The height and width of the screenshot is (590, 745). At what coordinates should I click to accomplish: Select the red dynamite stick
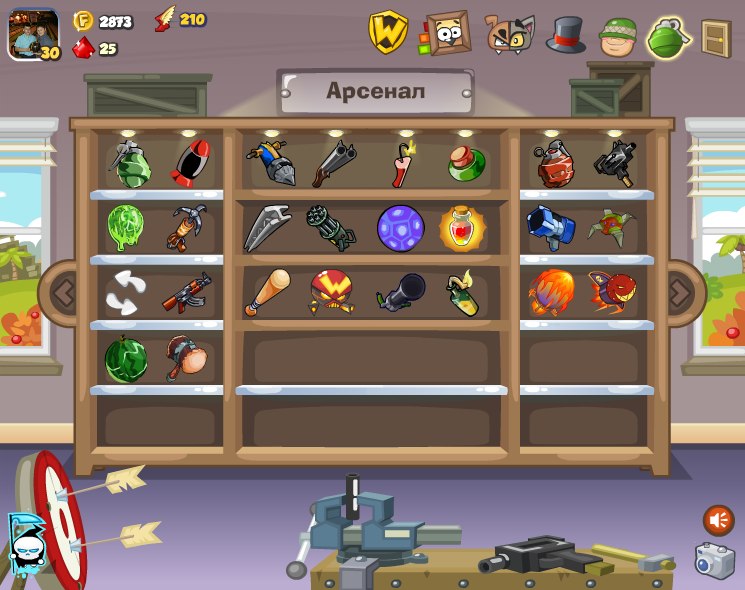point(402,164)
